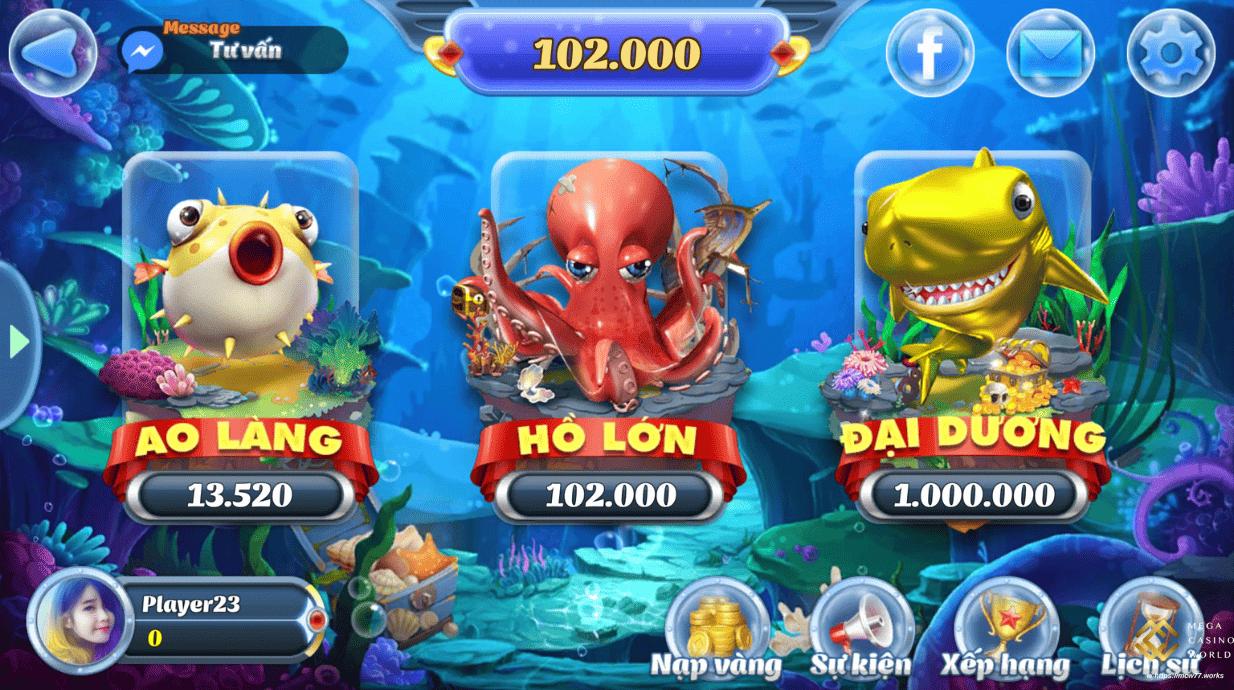The height and width of the screenshot is (690, 1234).
Task: Go back with the arrow bubble button
Action: tap(52, 52)
